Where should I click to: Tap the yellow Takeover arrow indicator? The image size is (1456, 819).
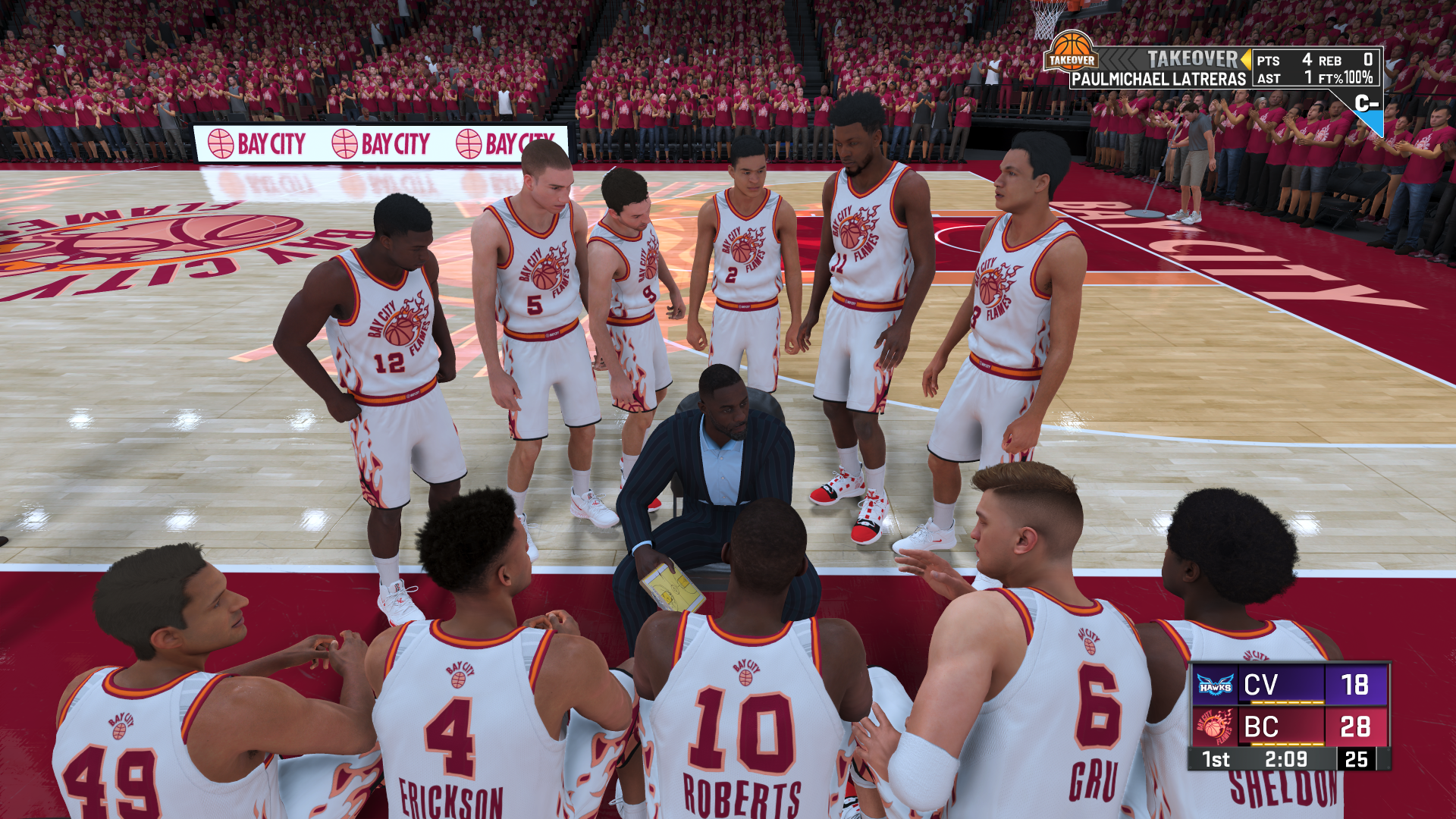click(x=1245, y=58)
